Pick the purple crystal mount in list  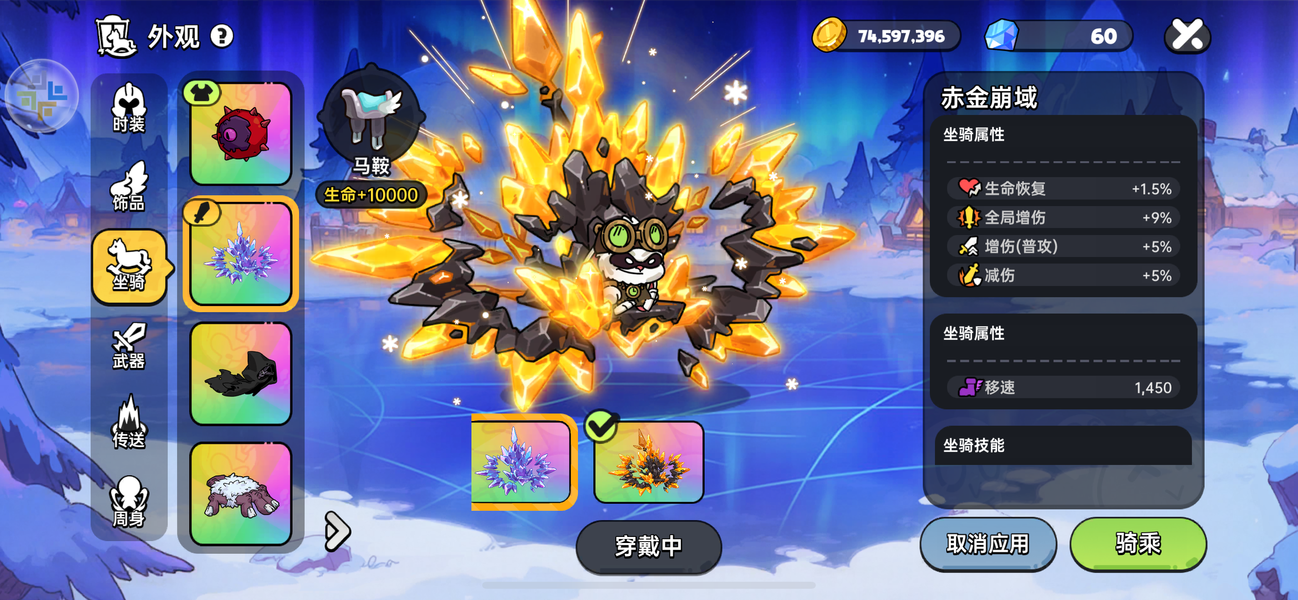(x=240, y=254)
